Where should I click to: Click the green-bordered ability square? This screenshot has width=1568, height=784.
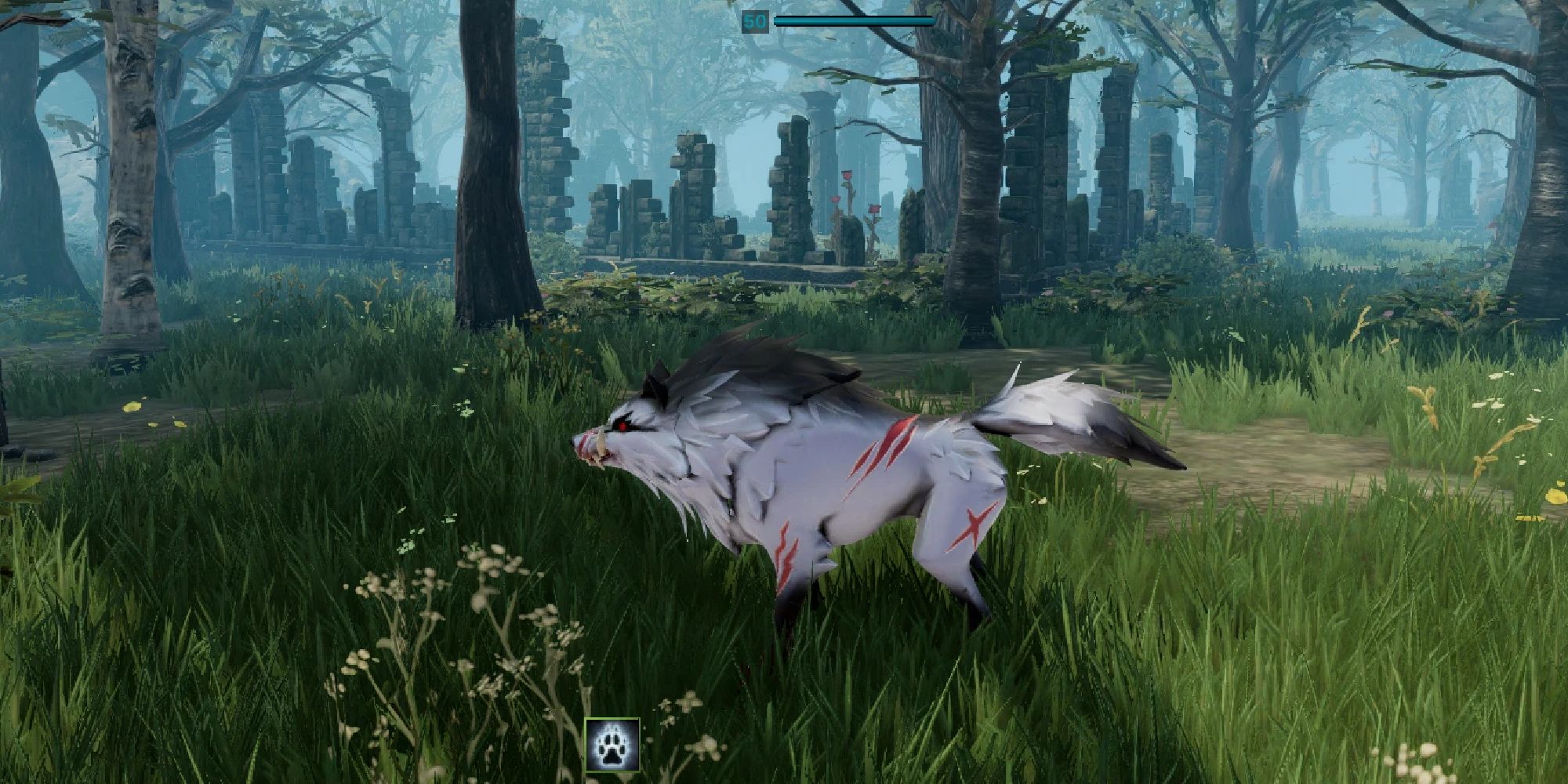tap(612, 745)
